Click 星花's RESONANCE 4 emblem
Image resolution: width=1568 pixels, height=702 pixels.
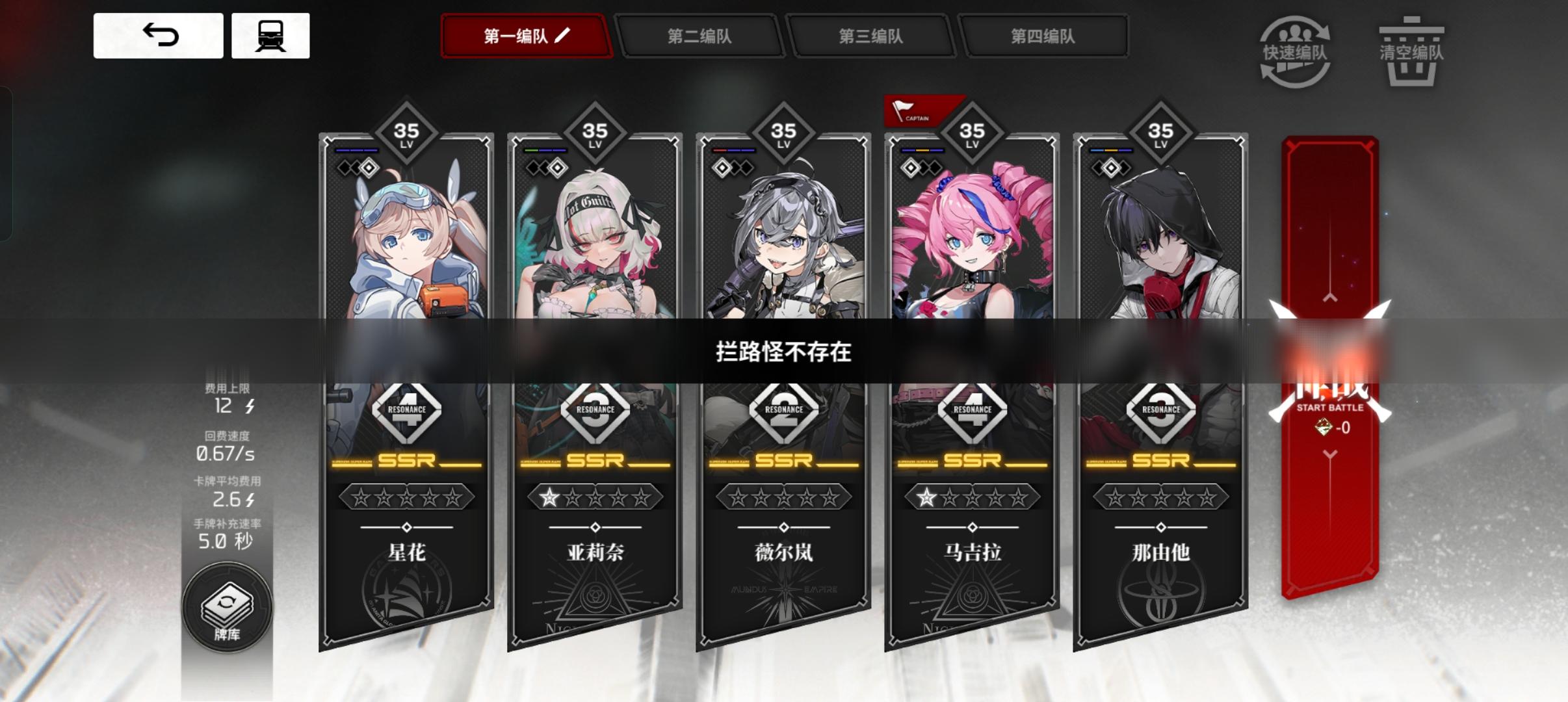coord(406,409)
